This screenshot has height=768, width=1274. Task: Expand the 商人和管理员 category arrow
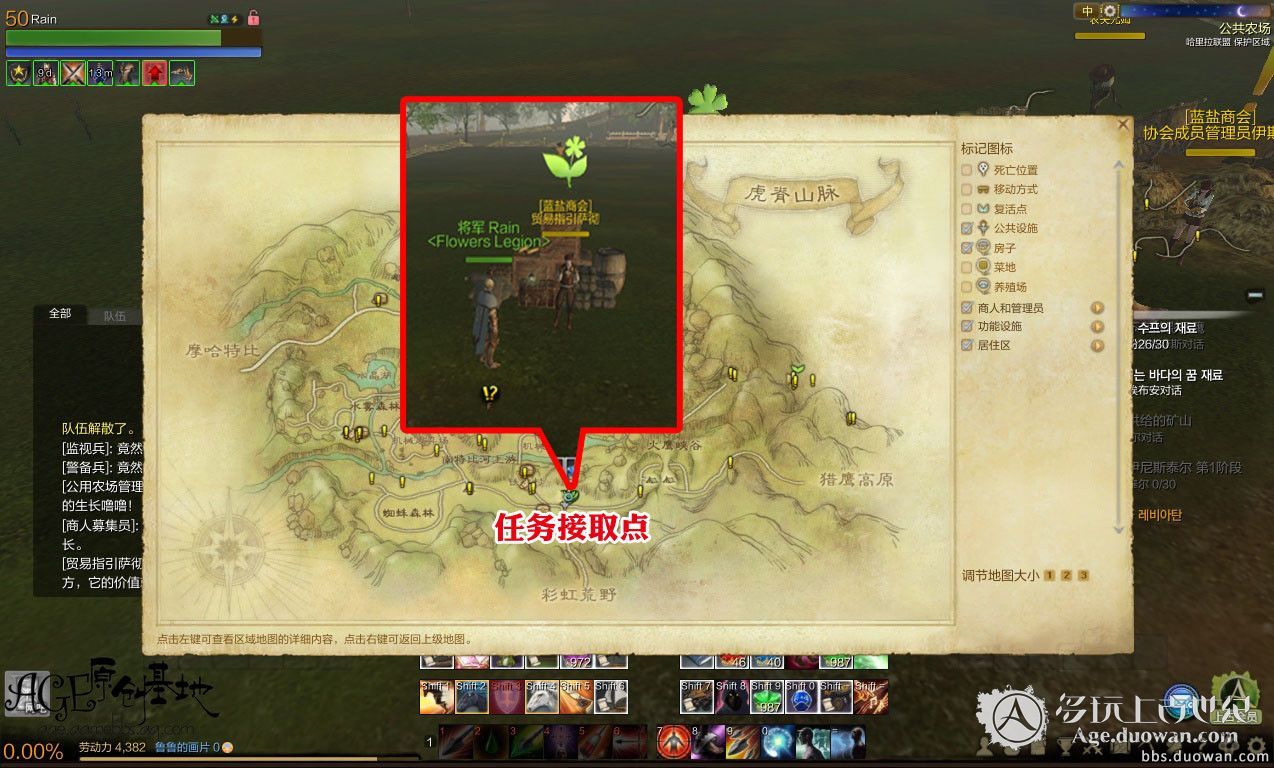tap(1097, 308)
